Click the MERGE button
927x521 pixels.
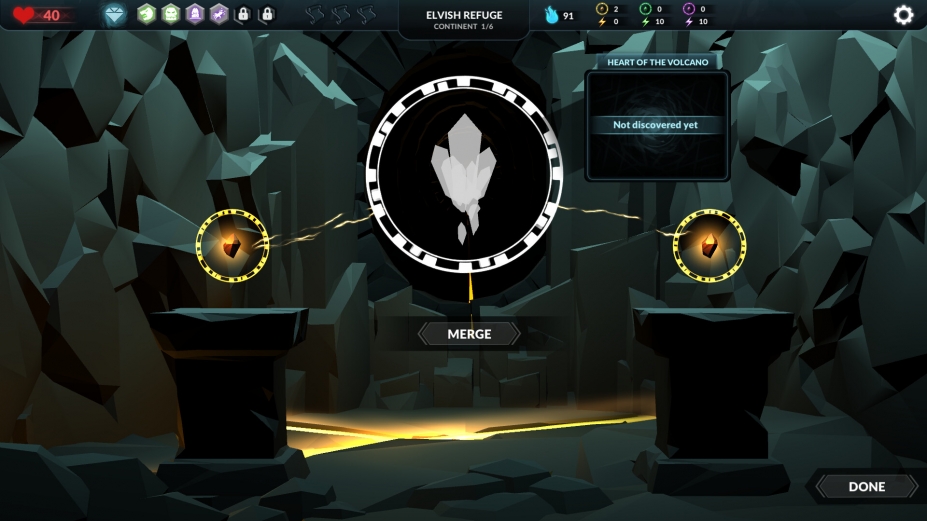point(469,334)
